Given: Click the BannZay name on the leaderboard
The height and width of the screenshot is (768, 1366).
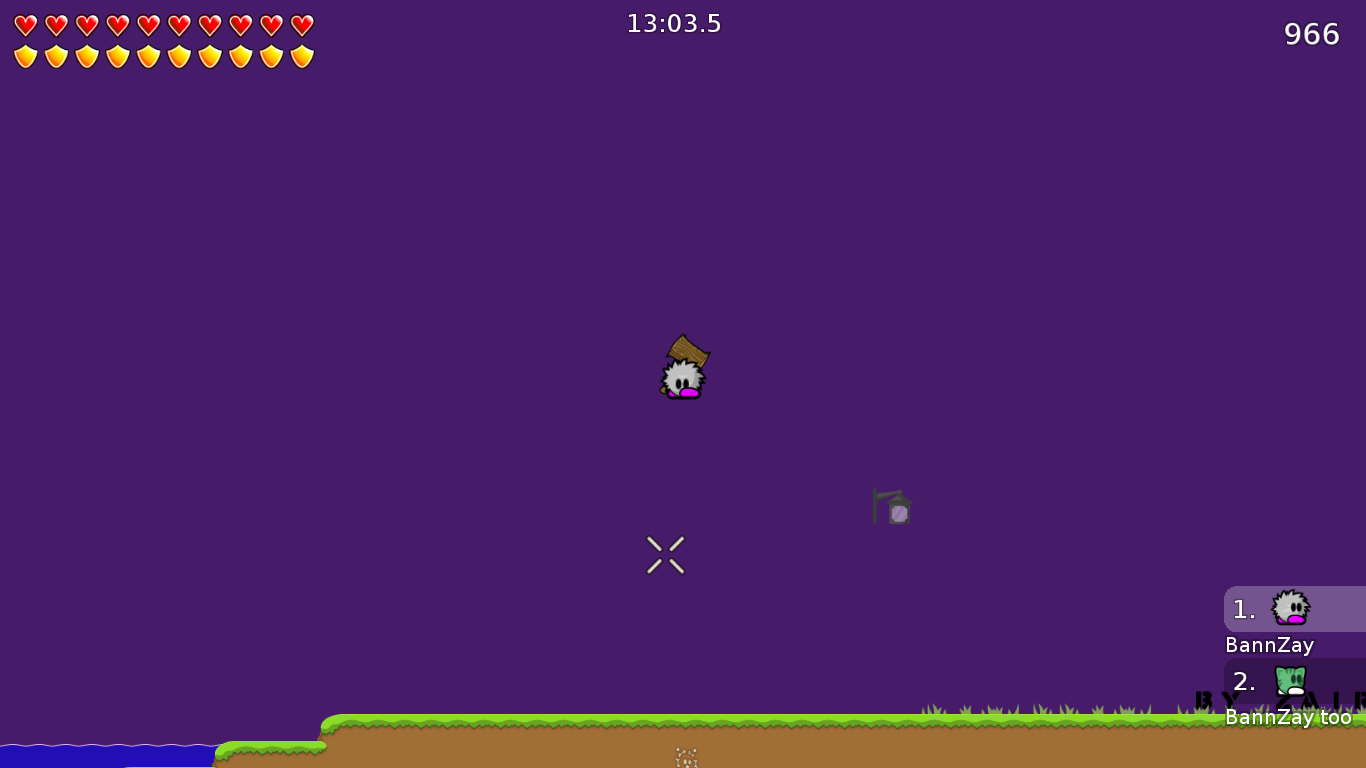Looking at the screenshot, I should [x=1268, y=645].
